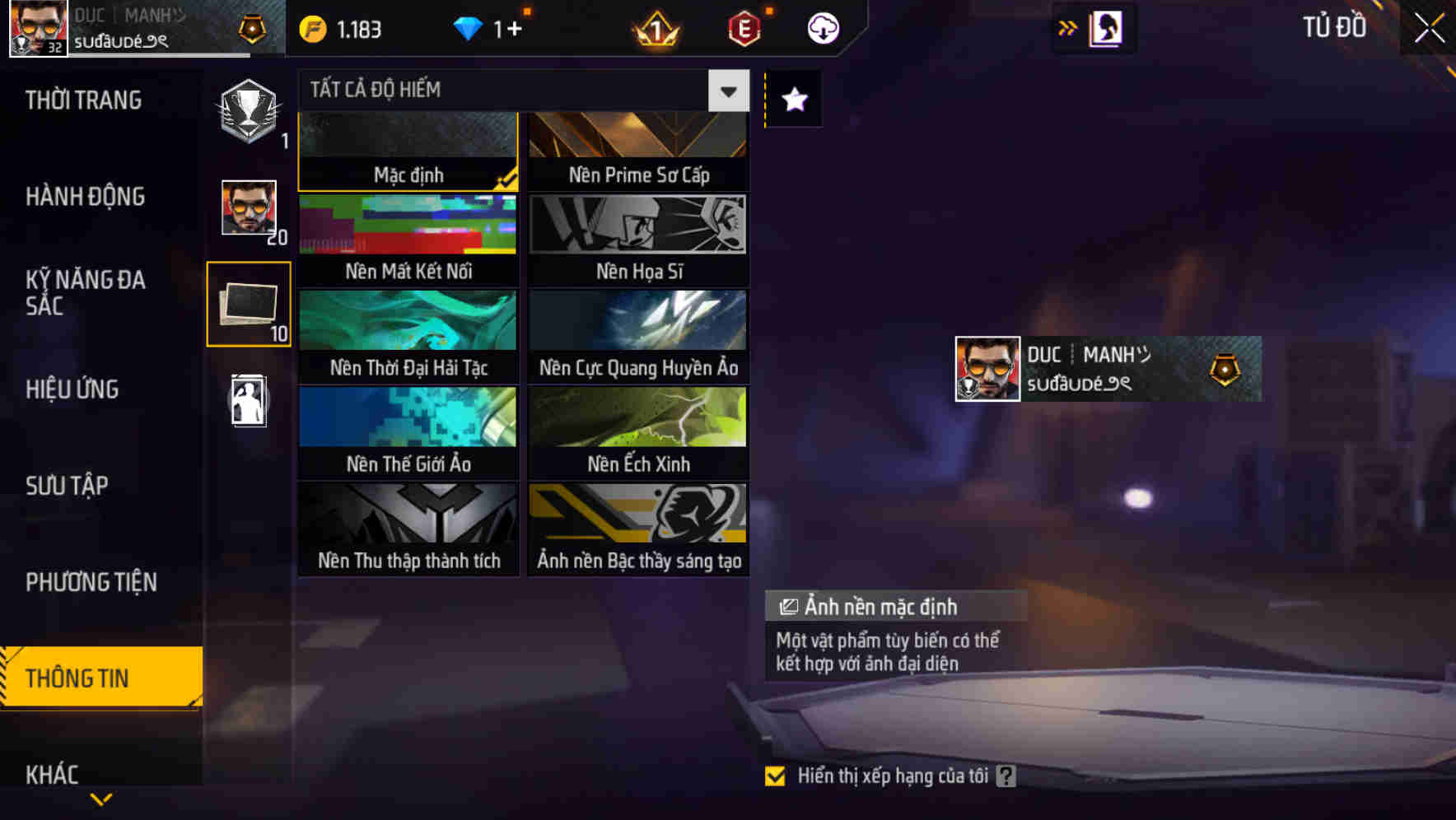Expand the chevron below the KHÁC menu

click(101, 798)
